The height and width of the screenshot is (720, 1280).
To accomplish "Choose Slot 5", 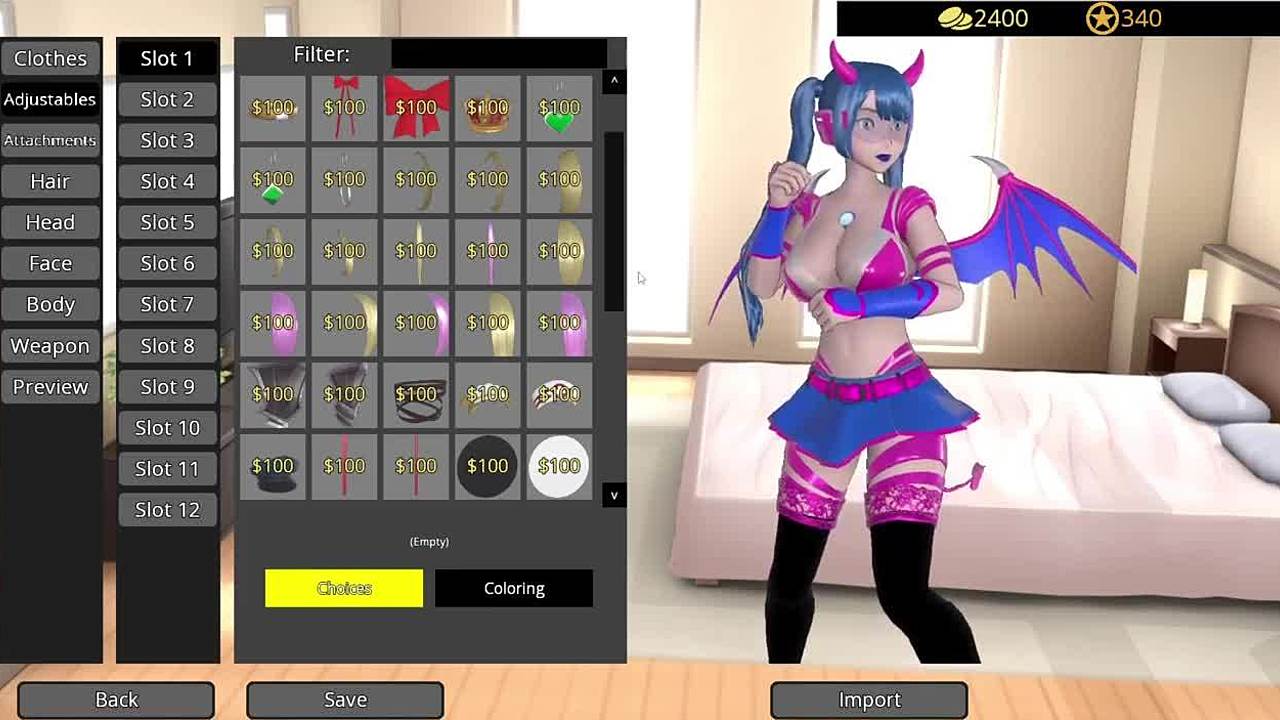I will 167,222.
